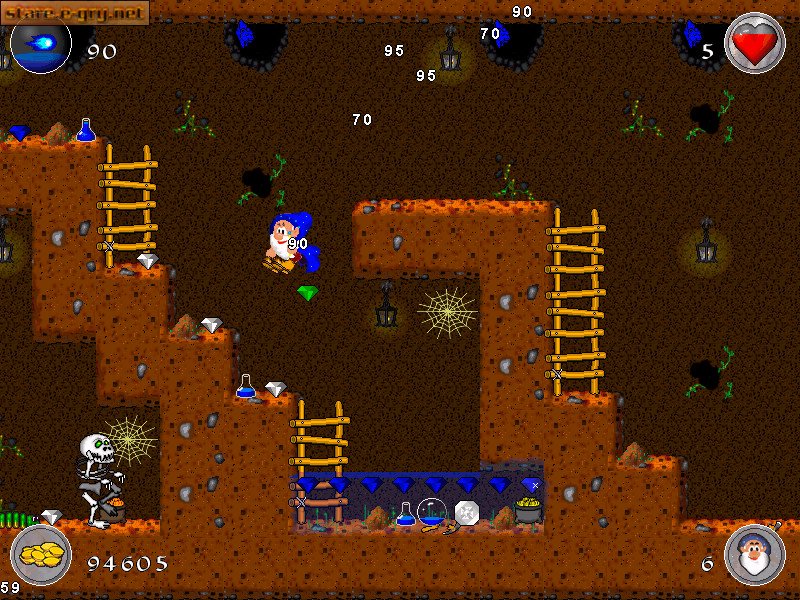
Task: Click the stare-gry.net watermark link
Action: tap(75, 12)
